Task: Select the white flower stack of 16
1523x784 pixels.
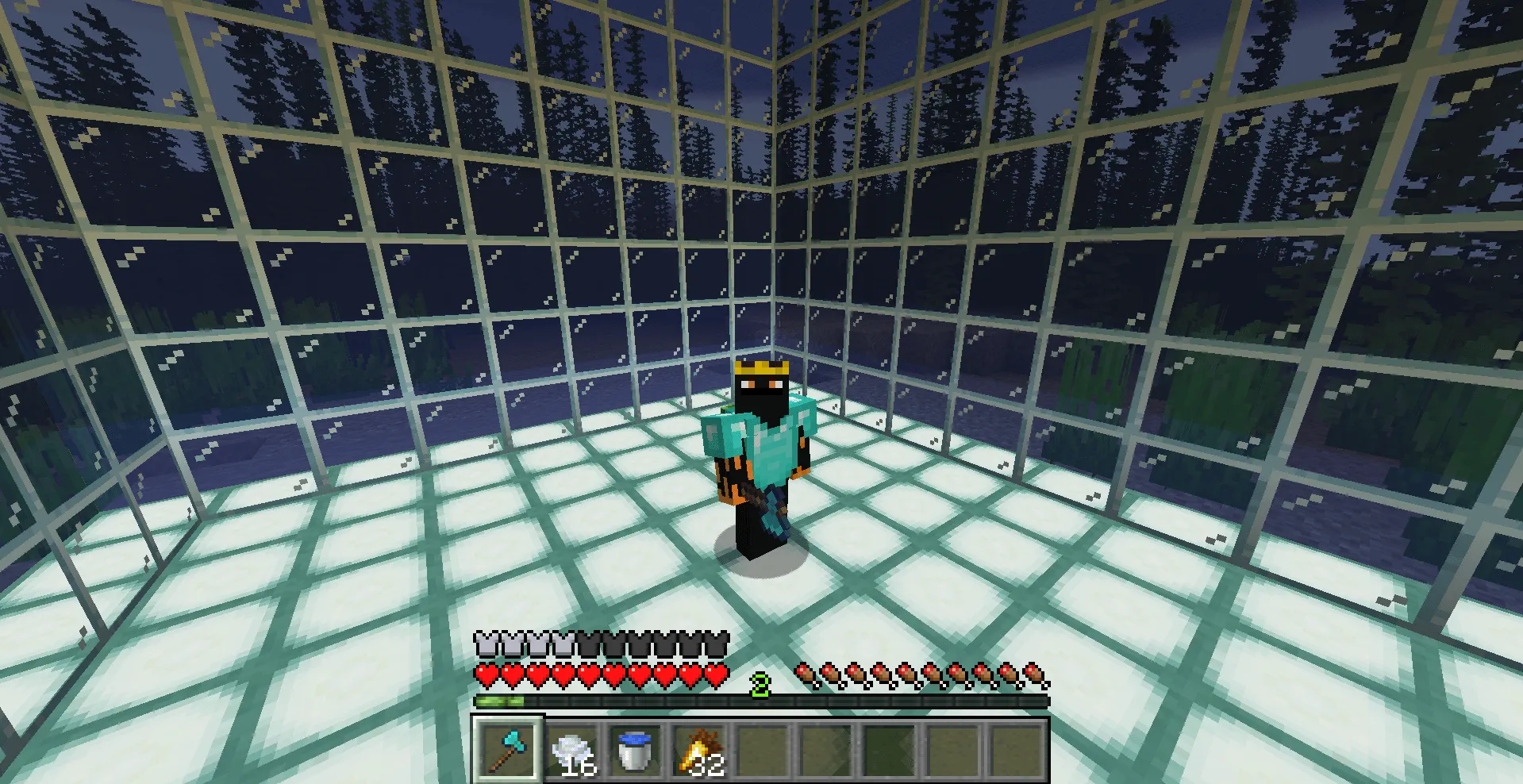Action: click(573, 746)
